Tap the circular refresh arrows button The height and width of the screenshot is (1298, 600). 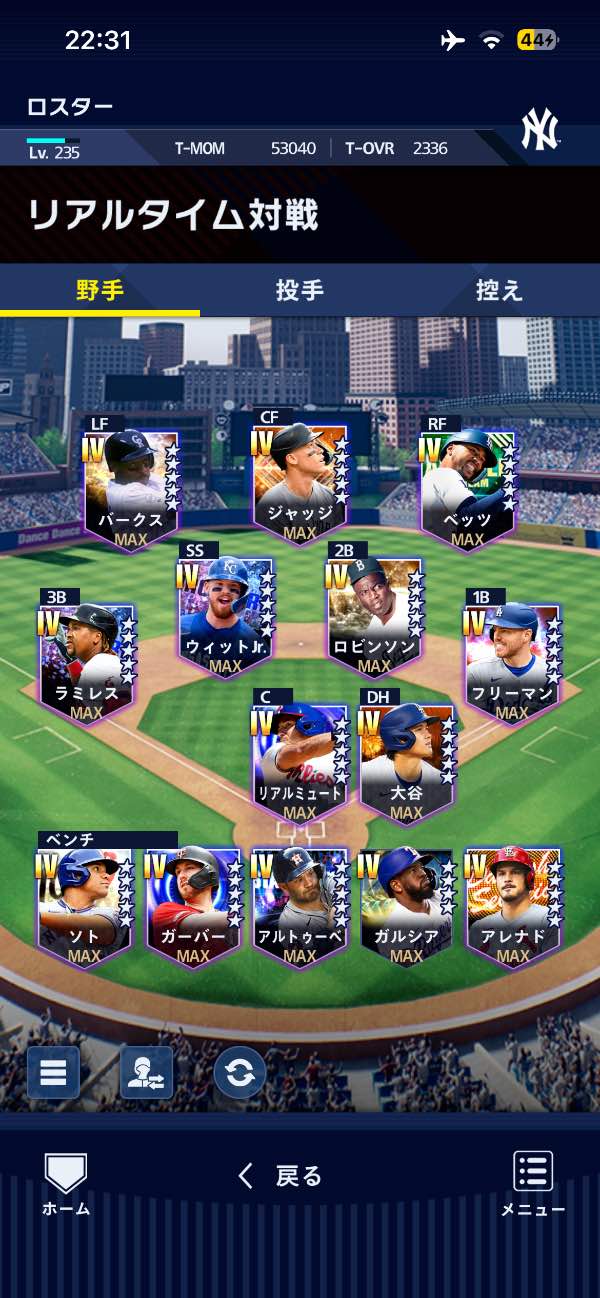pos(240,1072)
